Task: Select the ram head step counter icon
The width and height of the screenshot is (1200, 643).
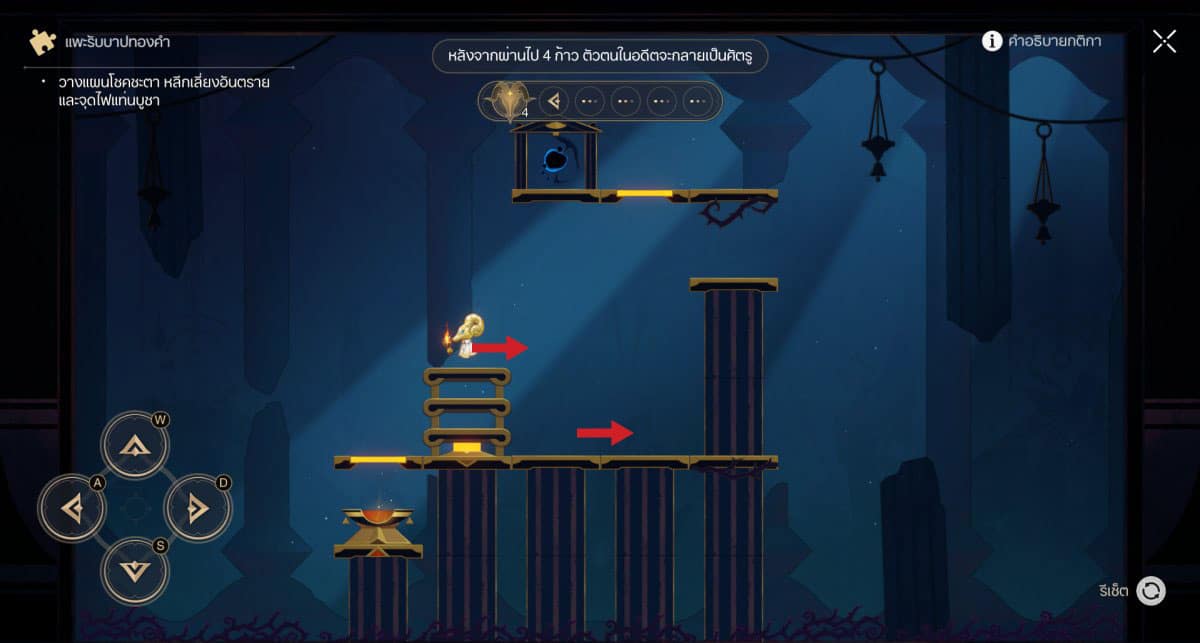Action: pos(512,101)
